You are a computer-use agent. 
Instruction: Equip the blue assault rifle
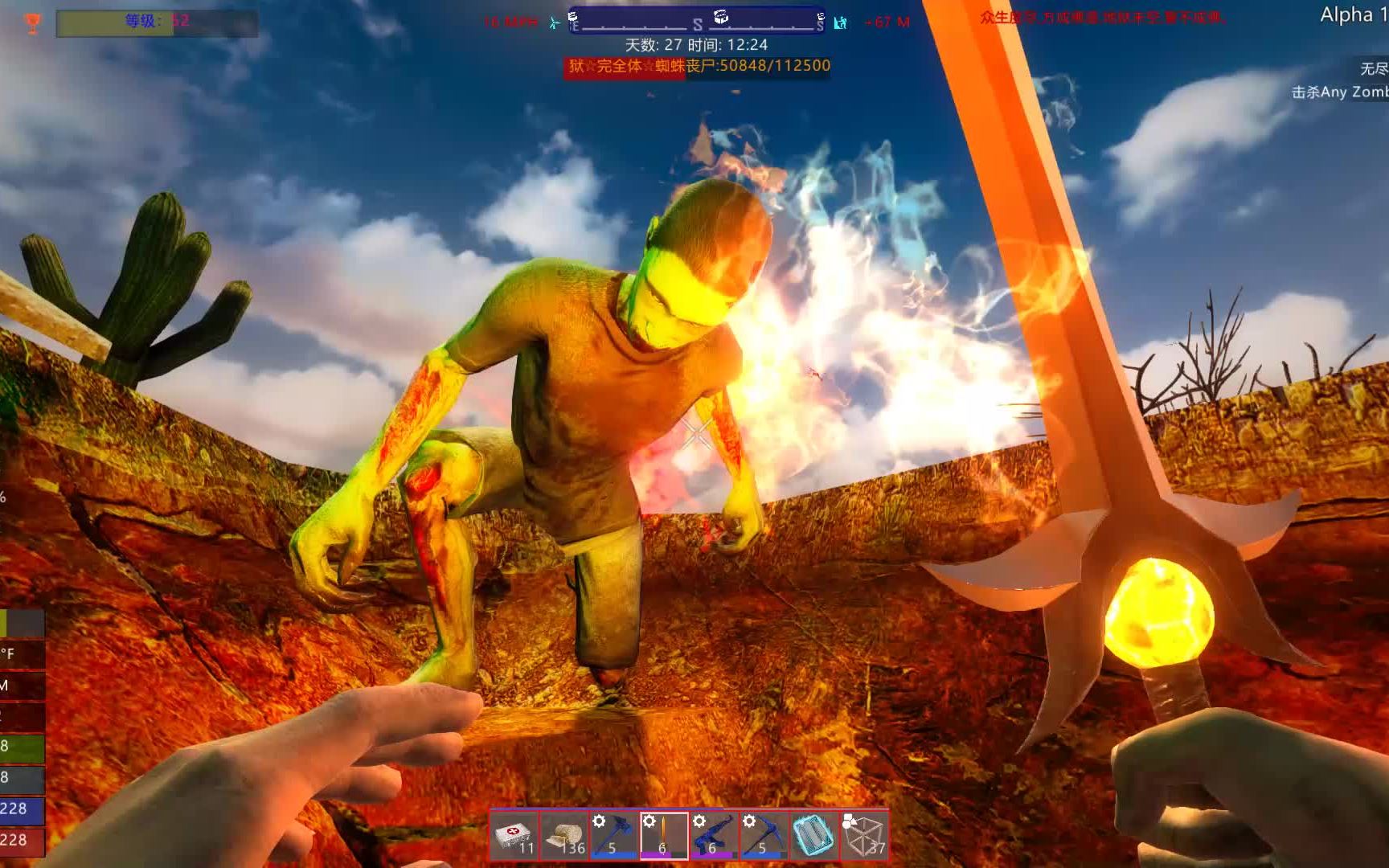tap(714, 836)
